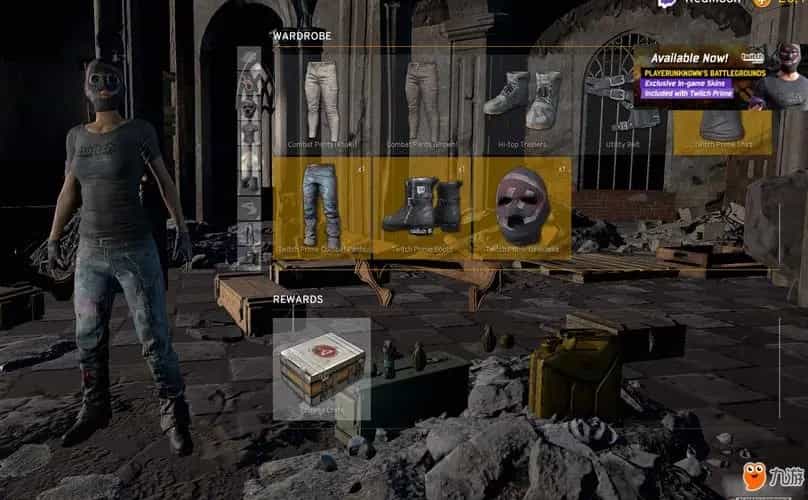Viewport: 808px width, 500px height.
Task: Select the brown Combat Pants item
Action: coord(422,100)
